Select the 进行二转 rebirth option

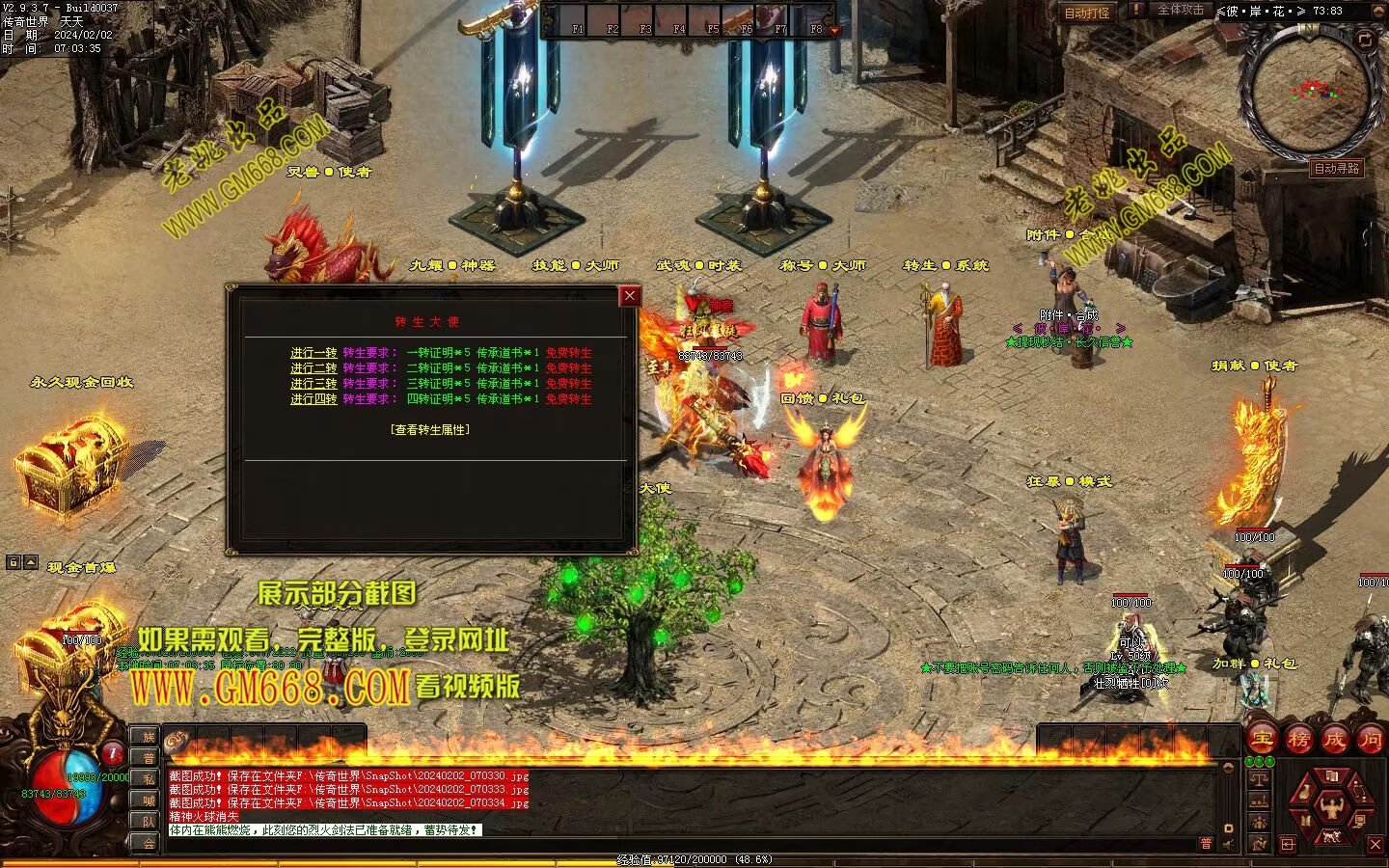pos(313,368)
